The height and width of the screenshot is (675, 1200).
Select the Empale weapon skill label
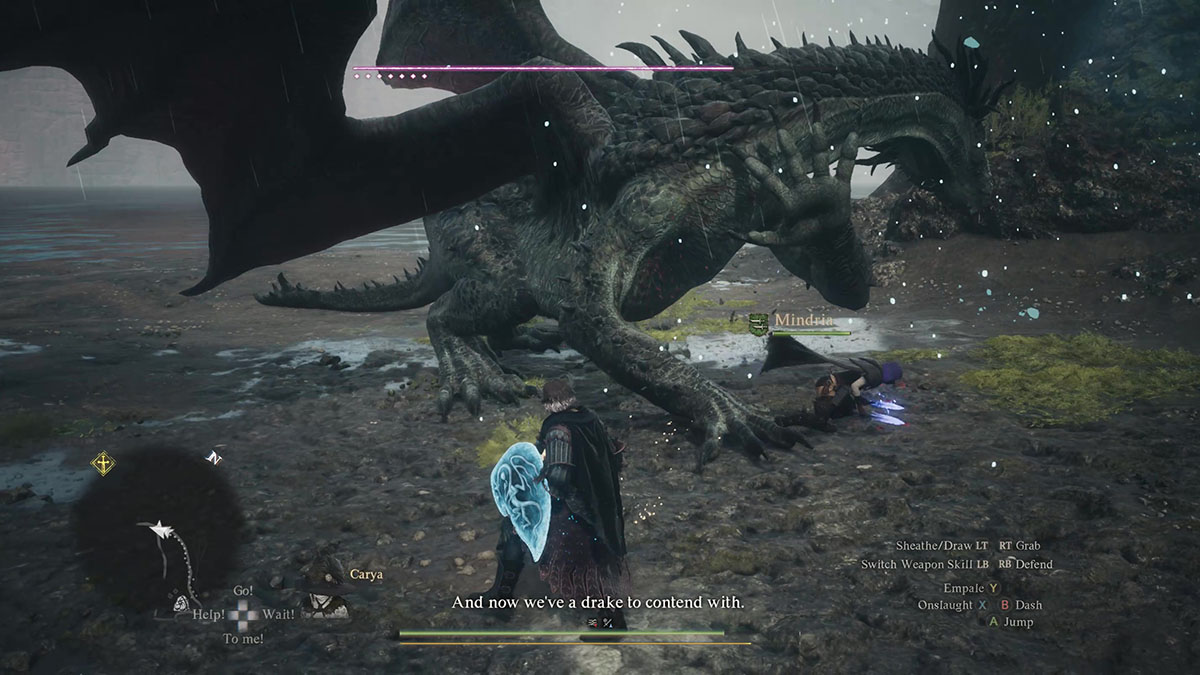point(963,588)
